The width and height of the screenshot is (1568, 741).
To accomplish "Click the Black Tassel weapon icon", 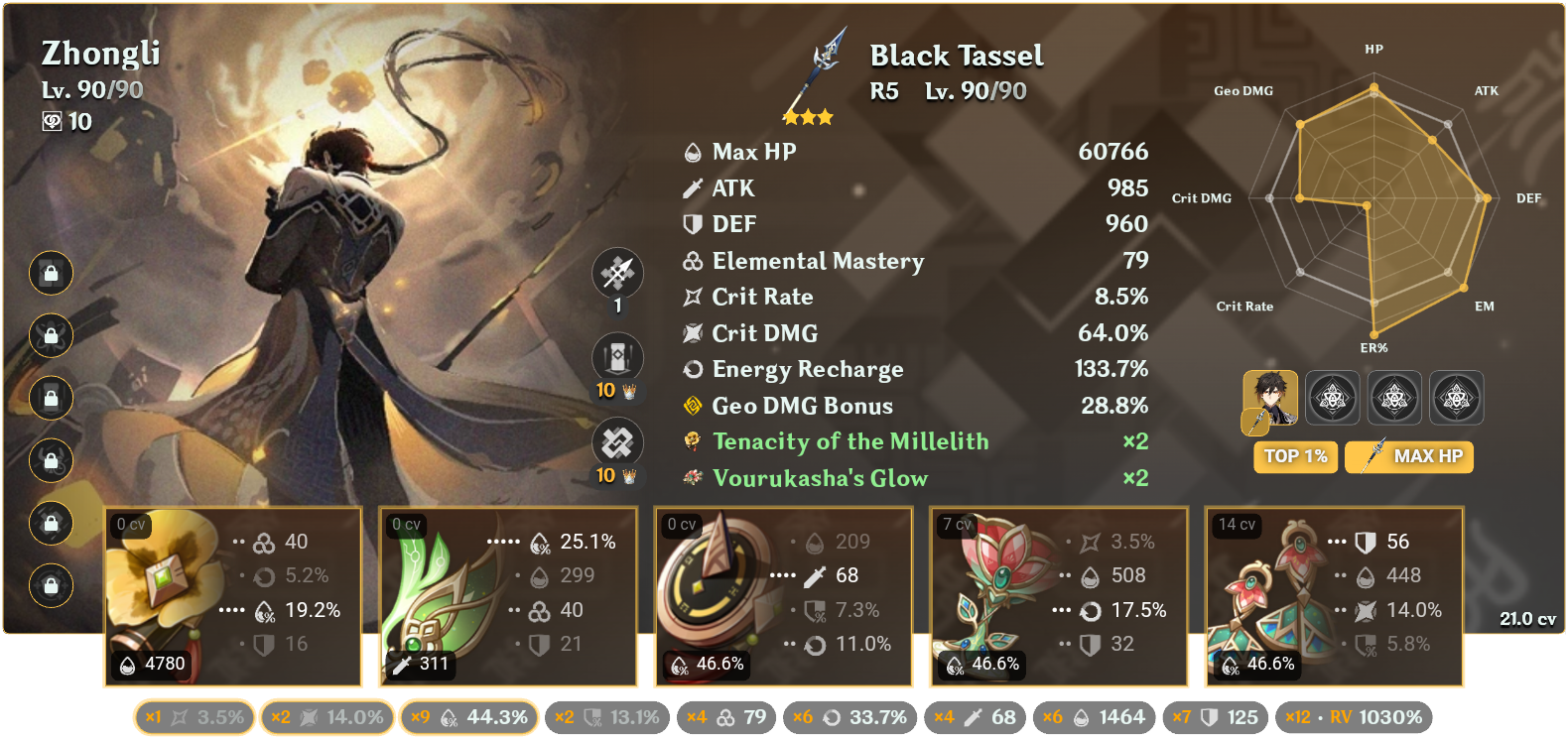I will (x=812, y=69).
